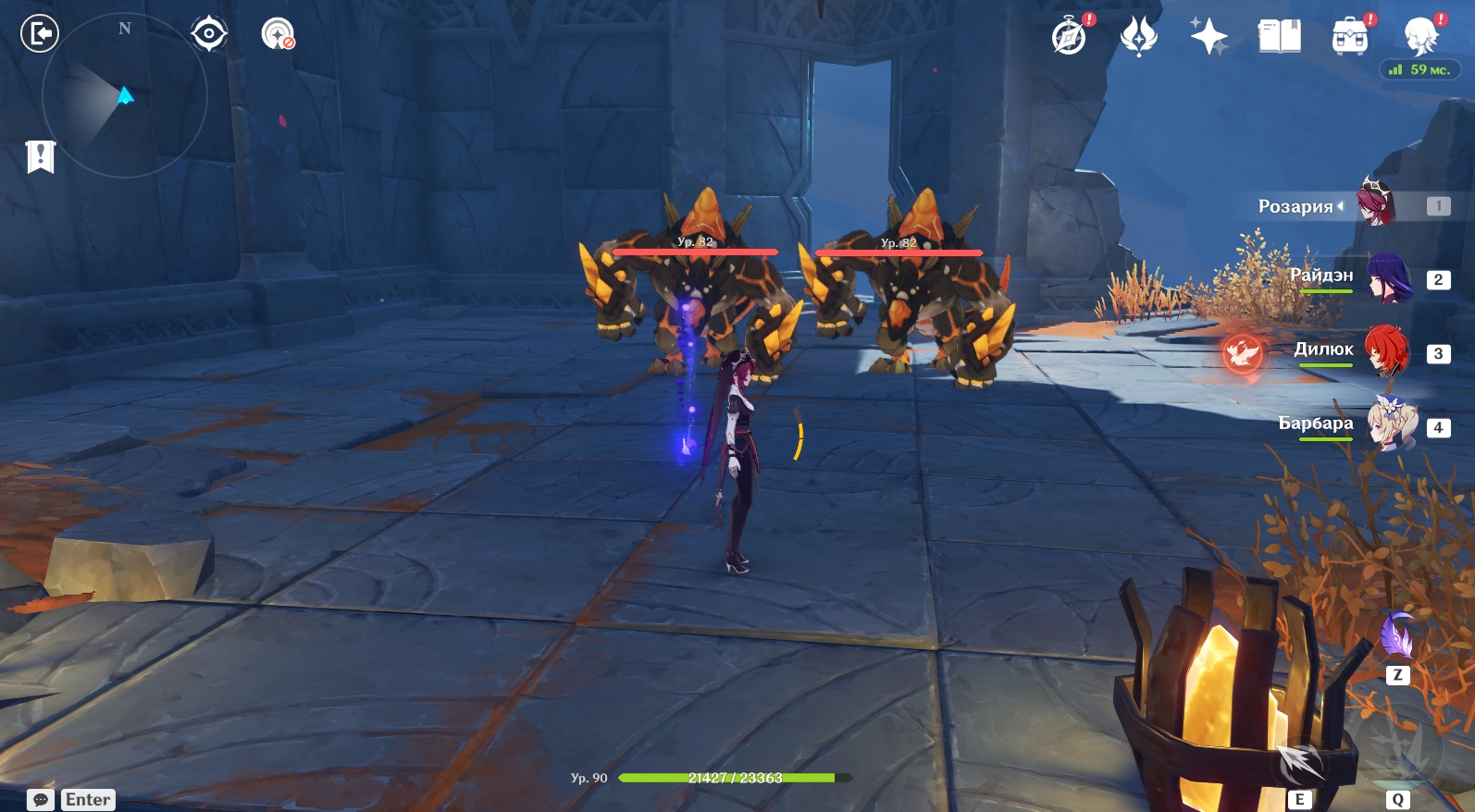Open the battle pass leaf icon

click(x=1138, y=37)
